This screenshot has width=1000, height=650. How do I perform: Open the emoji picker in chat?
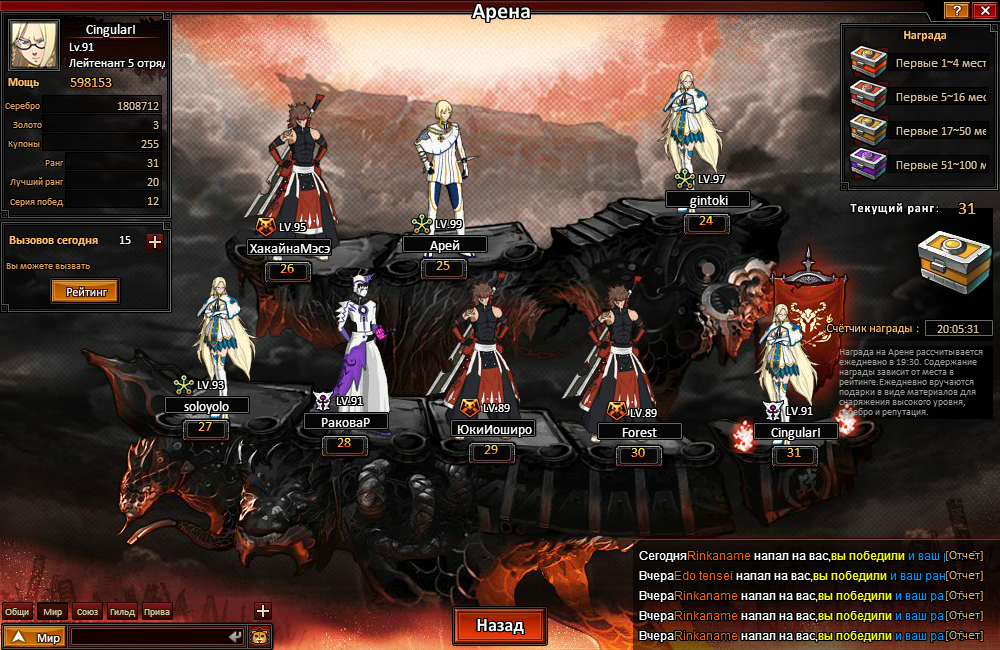pos(260,636)
